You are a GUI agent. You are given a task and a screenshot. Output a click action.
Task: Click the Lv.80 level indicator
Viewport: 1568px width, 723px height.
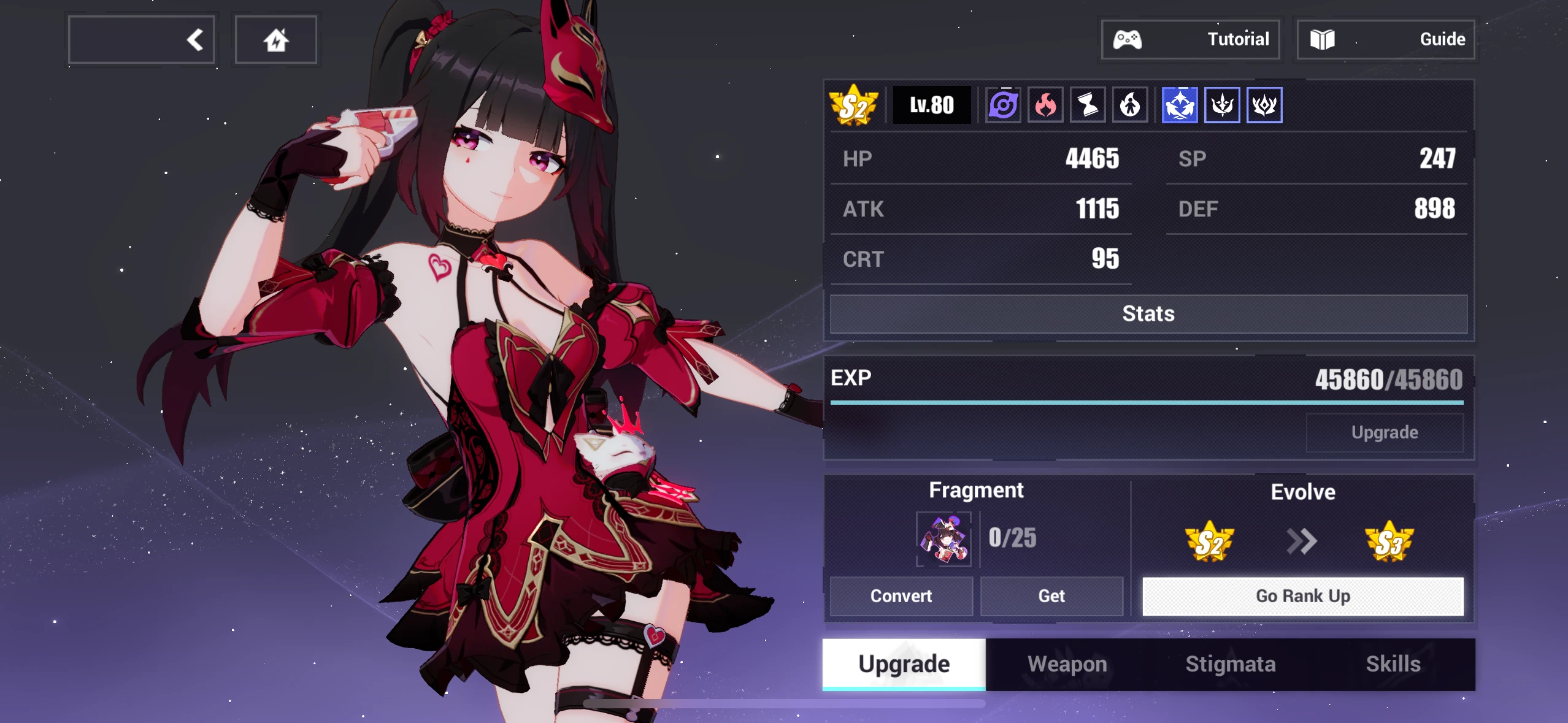(x=932, y=104)
